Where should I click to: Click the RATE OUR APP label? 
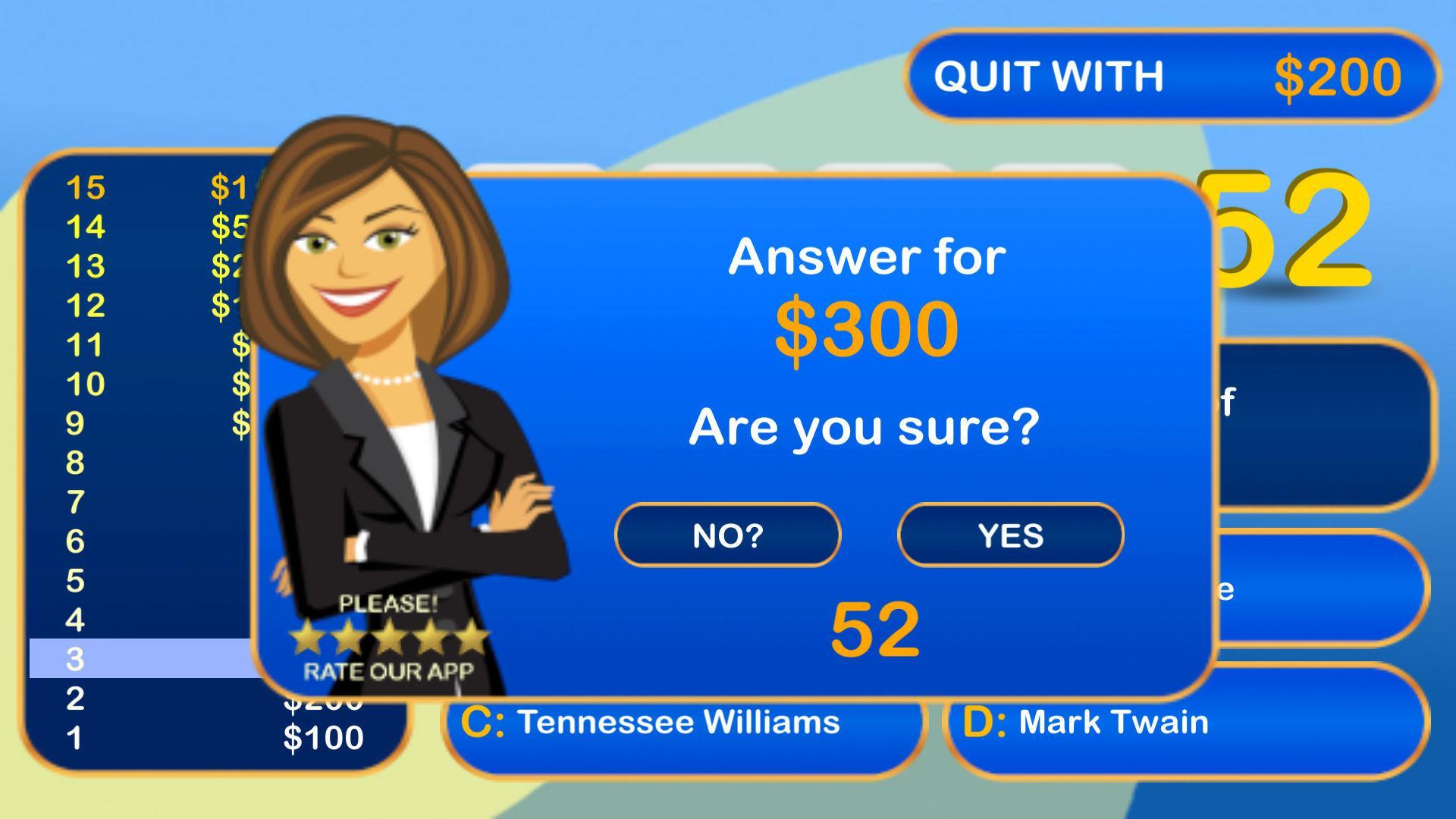pos(389,671)
